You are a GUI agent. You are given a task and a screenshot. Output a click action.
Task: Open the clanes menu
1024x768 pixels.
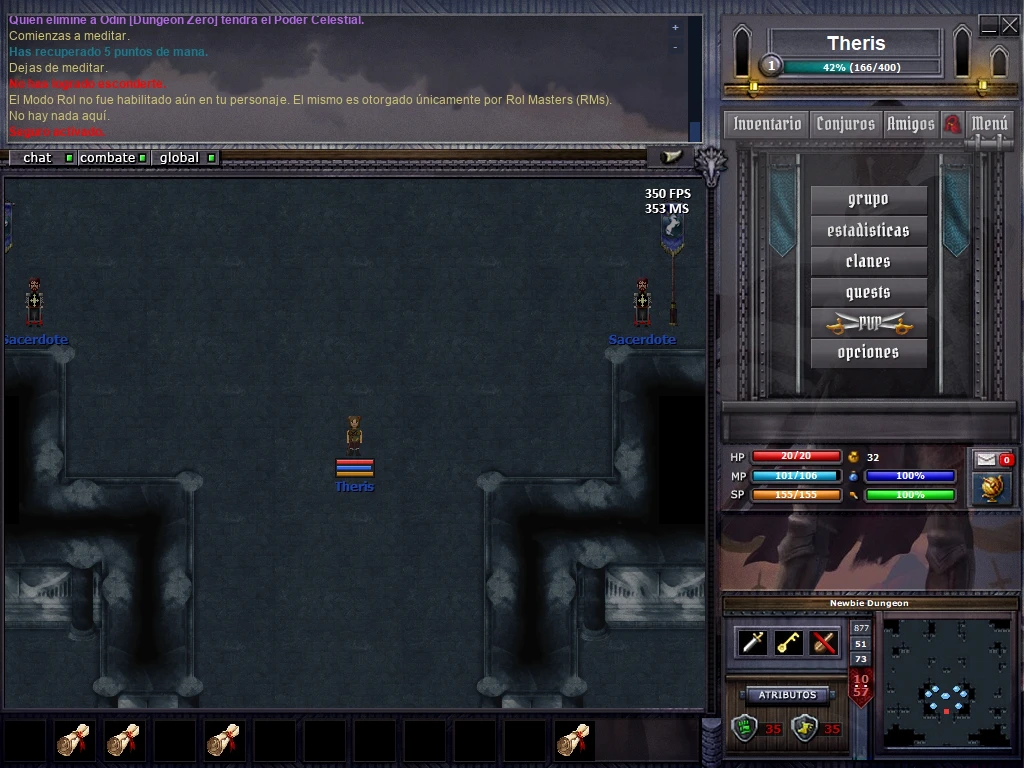(868, 261)
